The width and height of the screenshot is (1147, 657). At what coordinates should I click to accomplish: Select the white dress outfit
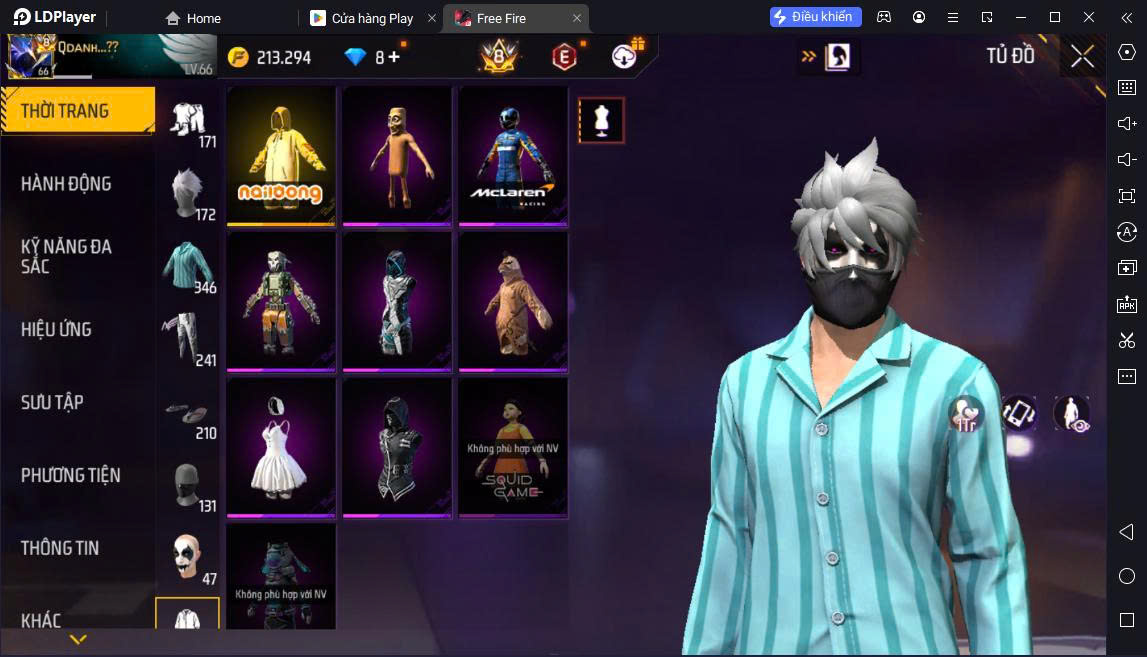[x=281, y=447]
